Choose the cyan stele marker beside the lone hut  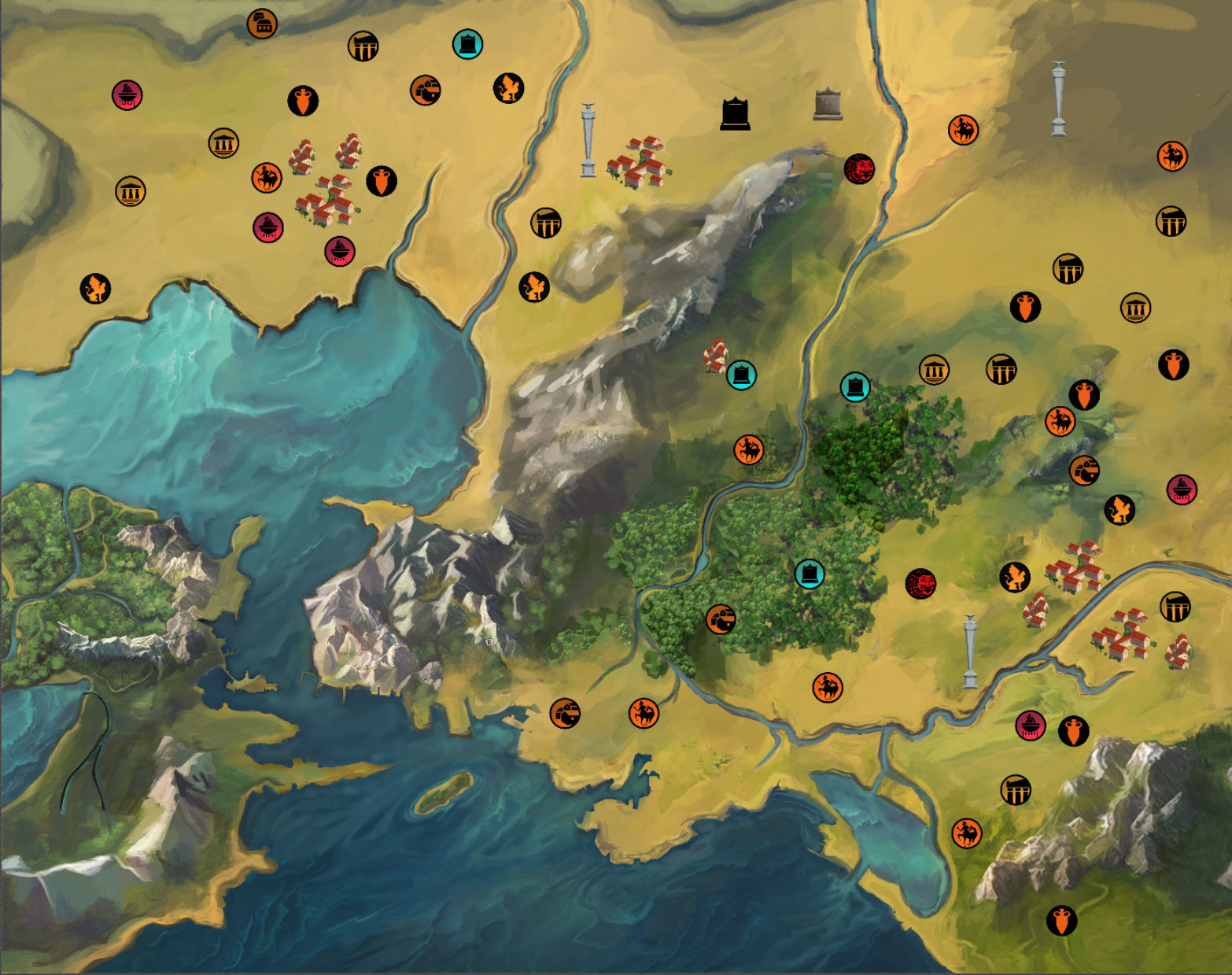point(741,375)
